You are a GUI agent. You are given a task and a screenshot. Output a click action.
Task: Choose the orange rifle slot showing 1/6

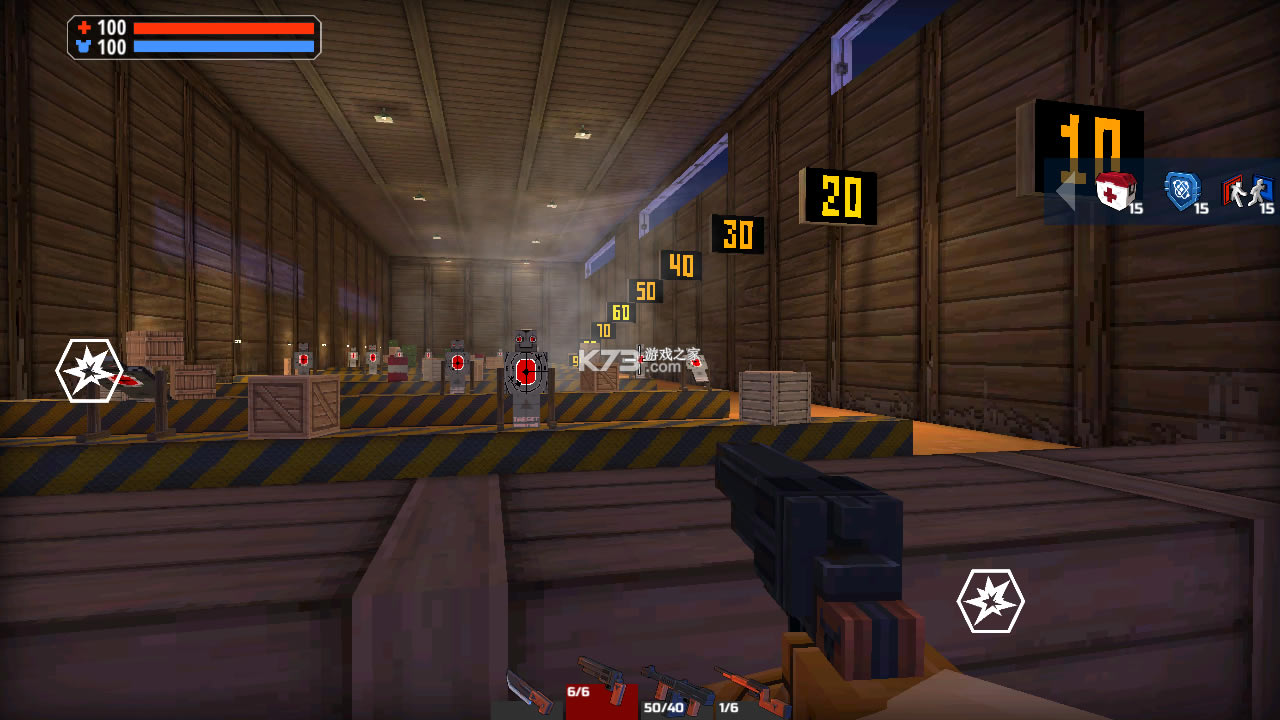(x=748, y=692)
